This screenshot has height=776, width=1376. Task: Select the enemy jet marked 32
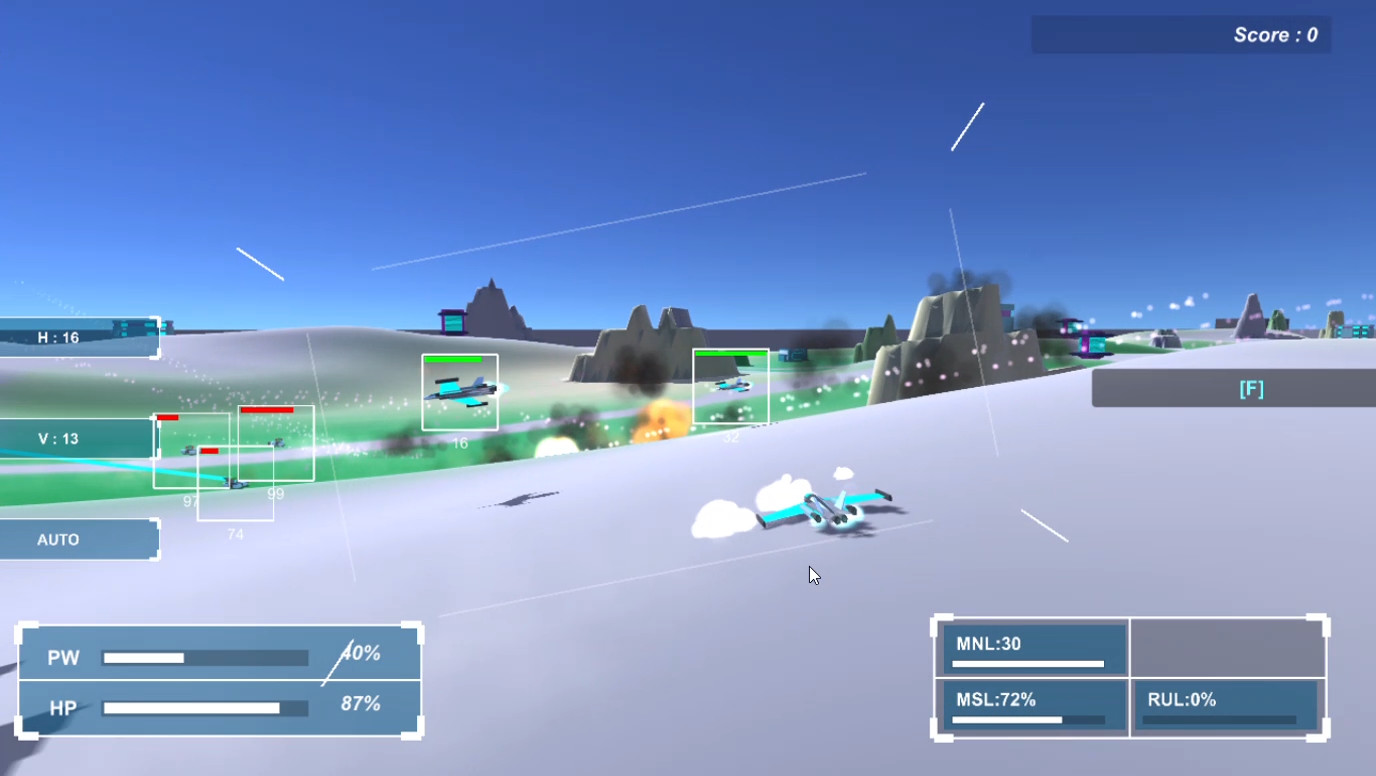point(731,387)
